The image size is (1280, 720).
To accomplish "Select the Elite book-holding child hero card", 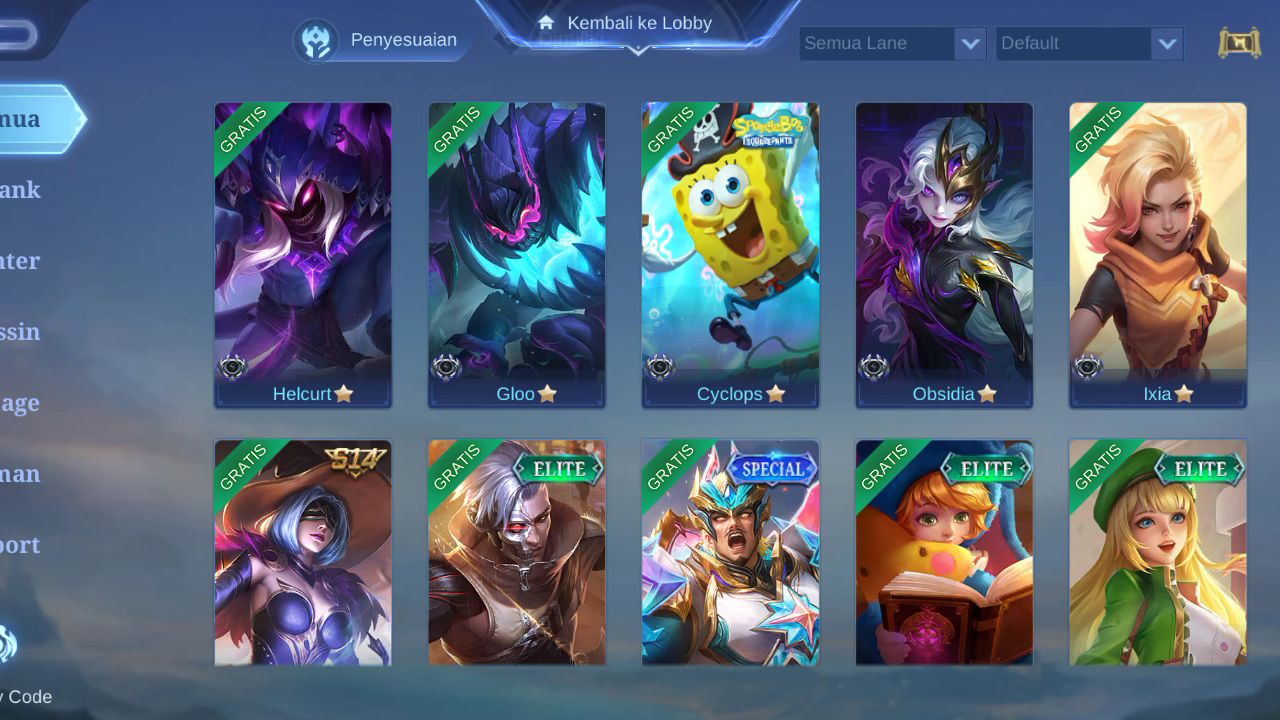I will tap(944, 552).
